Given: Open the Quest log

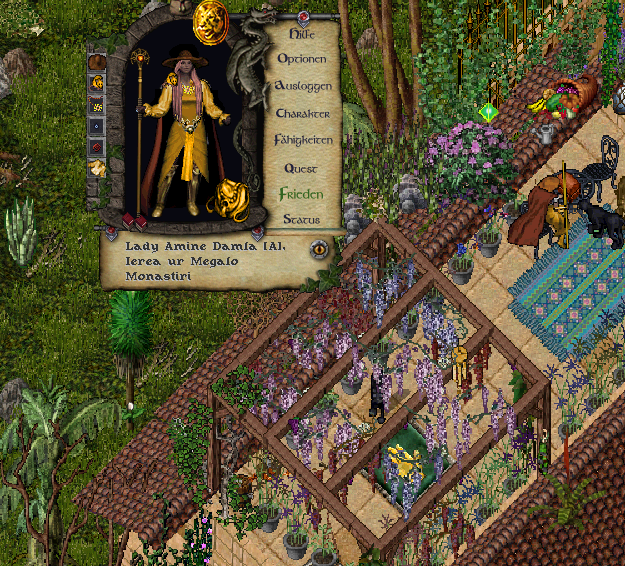Looking at the screenshot, I should [x=301, y=168].
